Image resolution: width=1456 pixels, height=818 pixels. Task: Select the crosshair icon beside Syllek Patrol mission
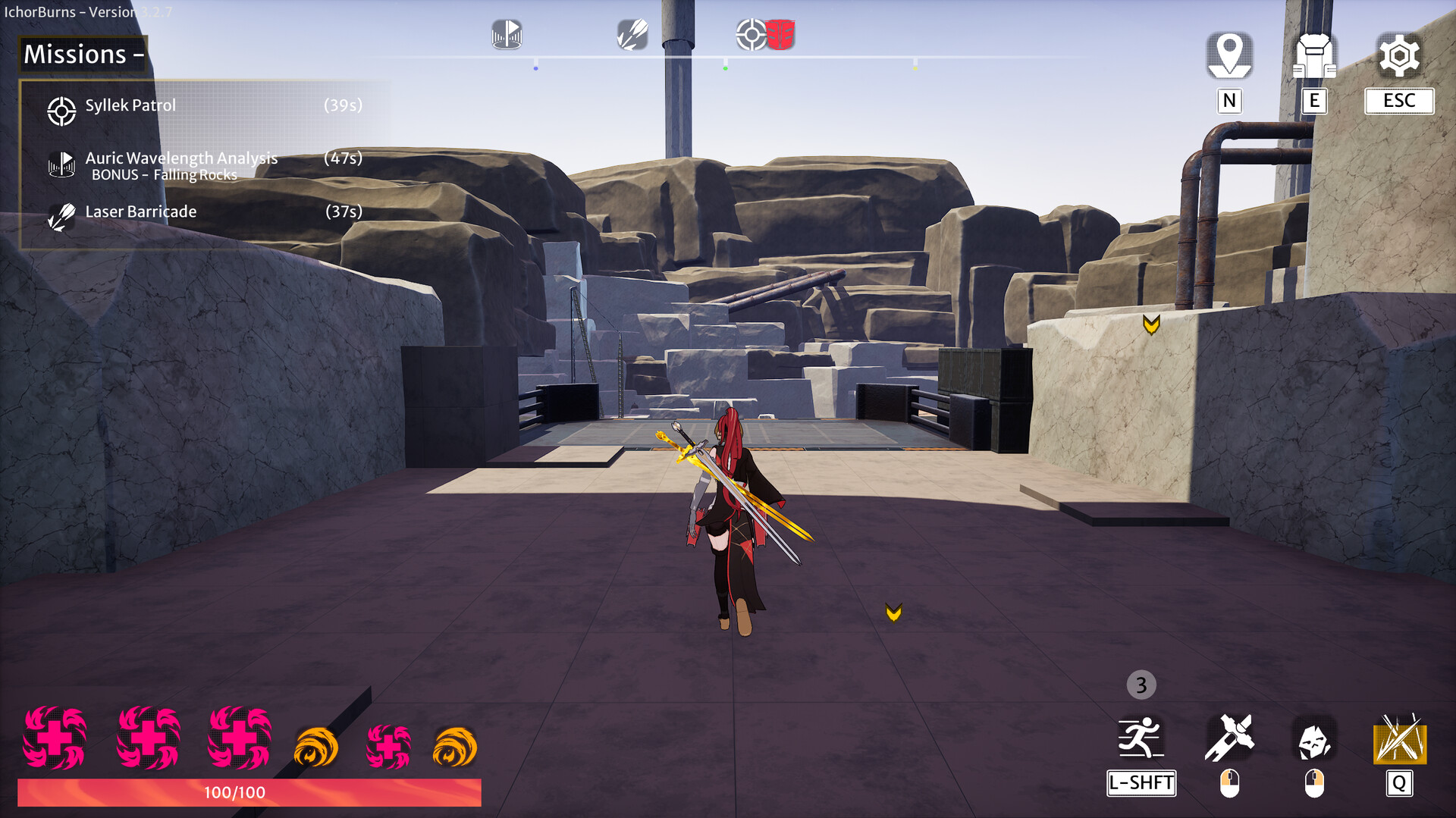[x=62, y=111]
